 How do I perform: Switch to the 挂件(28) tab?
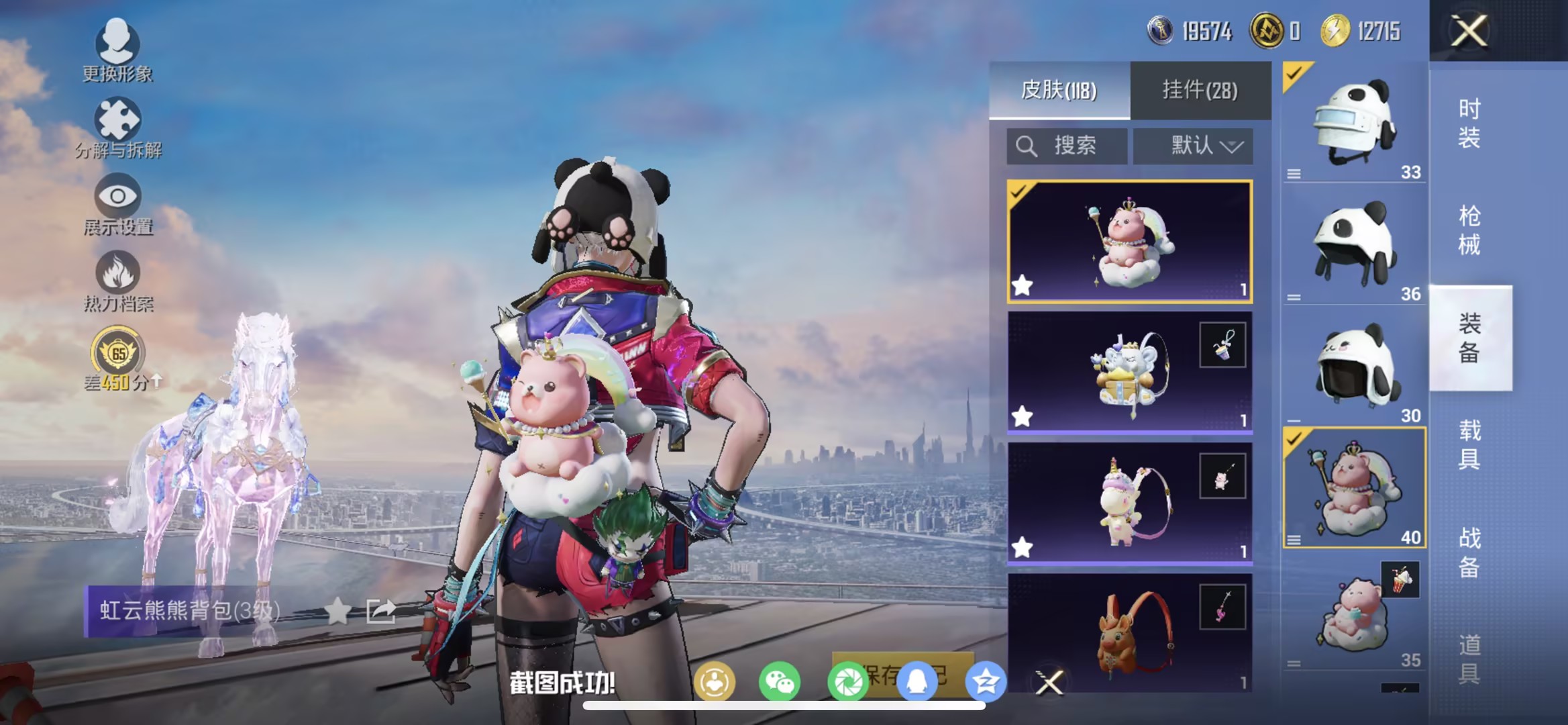pyautogui.click(x=1201, y=91)
